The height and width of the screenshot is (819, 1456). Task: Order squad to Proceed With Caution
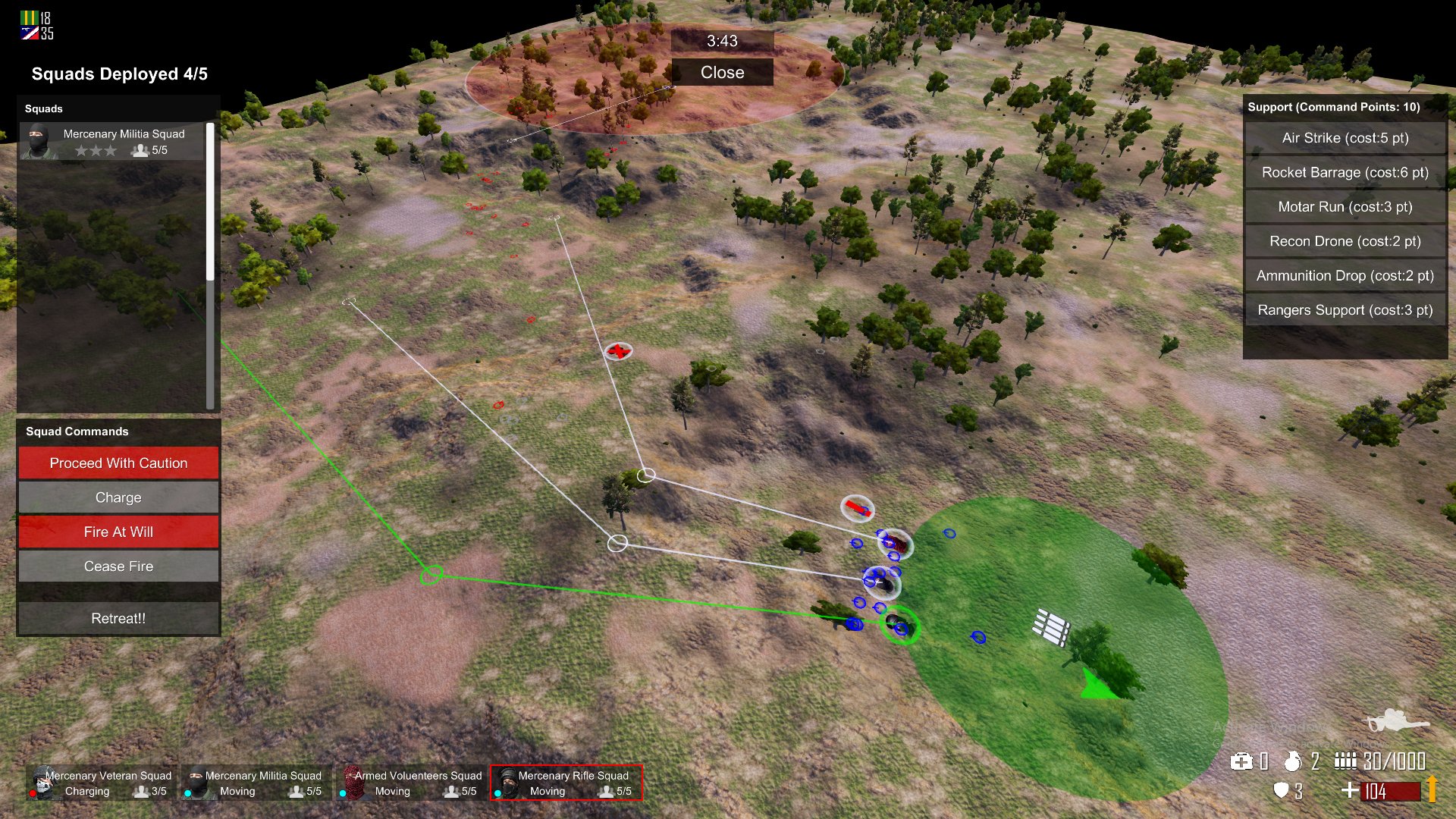[x=118, y=463]
